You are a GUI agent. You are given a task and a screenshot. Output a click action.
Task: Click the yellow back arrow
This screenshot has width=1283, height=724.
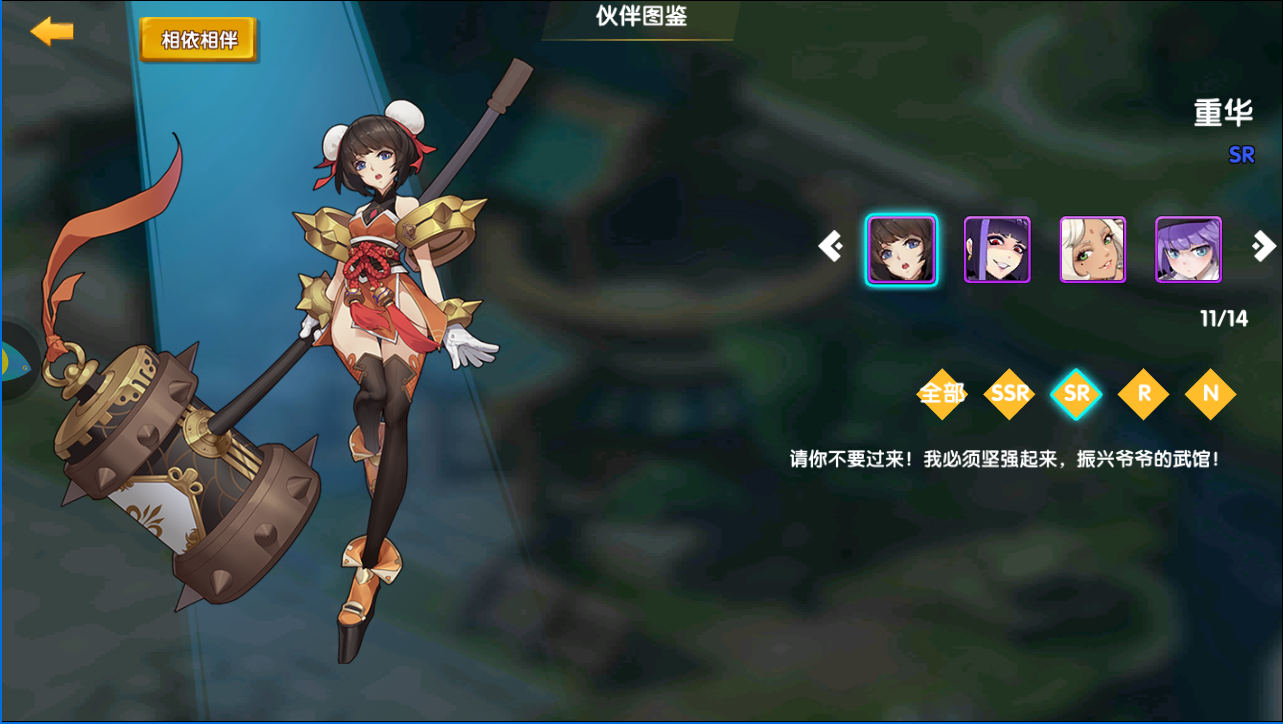(50, 31)
